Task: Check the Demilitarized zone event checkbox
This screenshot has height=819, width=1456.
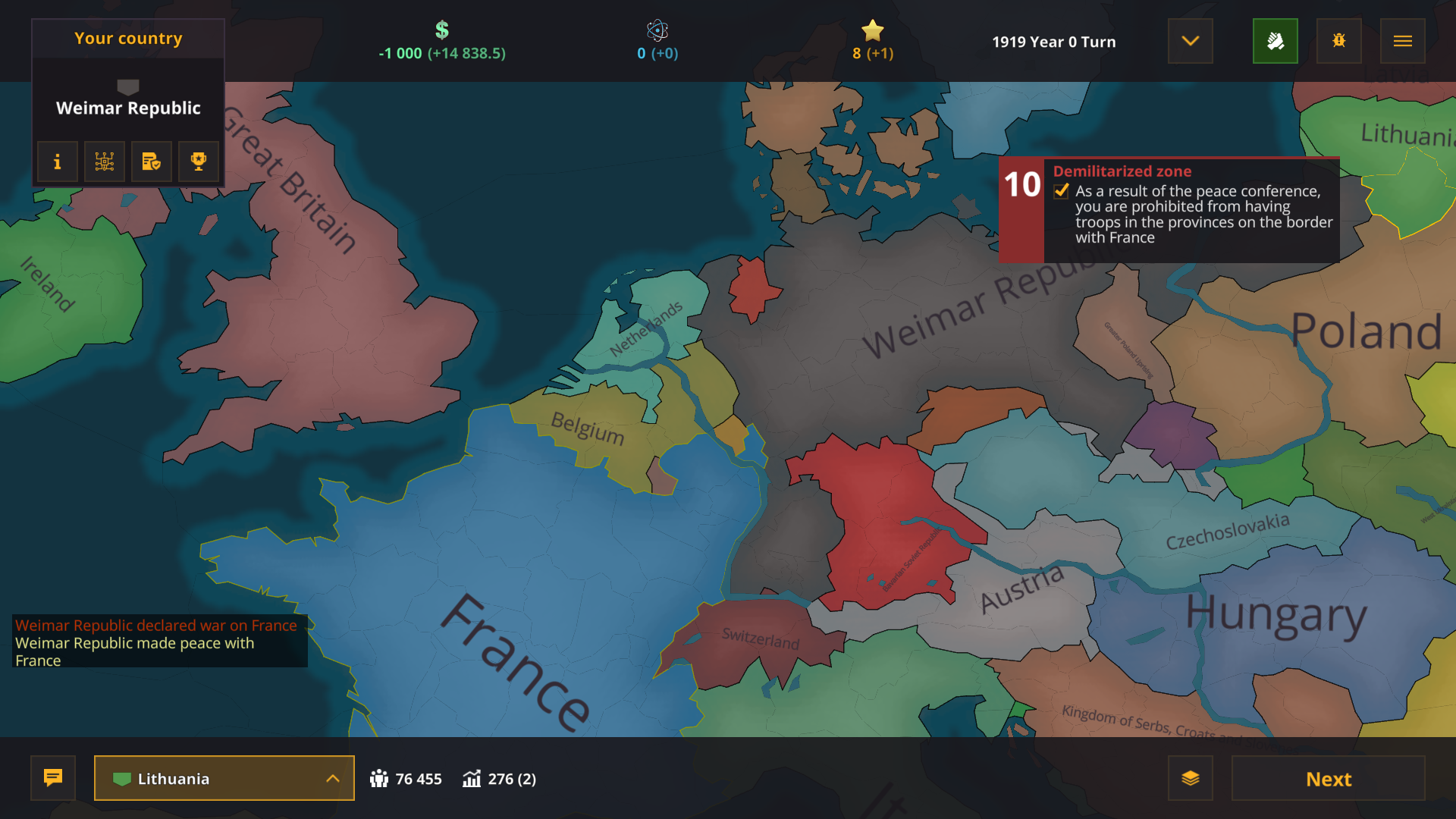Action: point(1060,192)
